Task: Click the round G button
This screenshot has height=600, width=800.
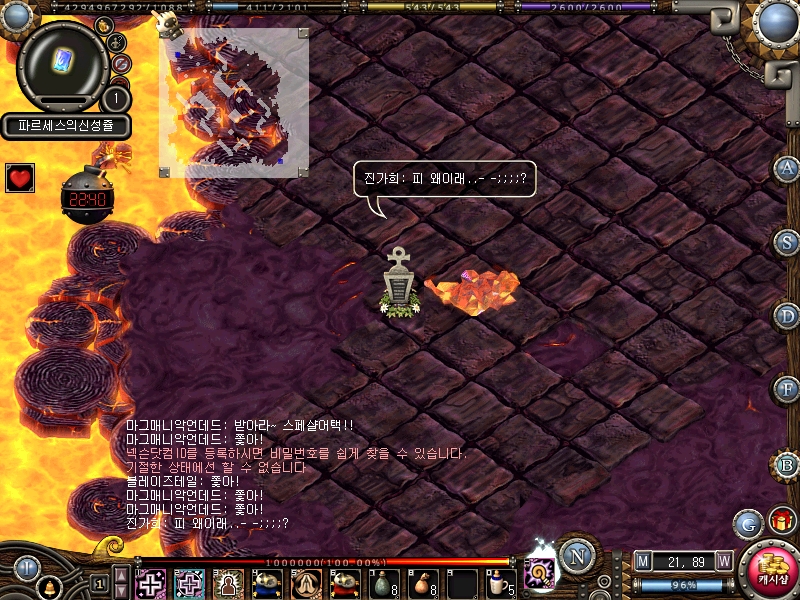Action: tap(748, 522)
